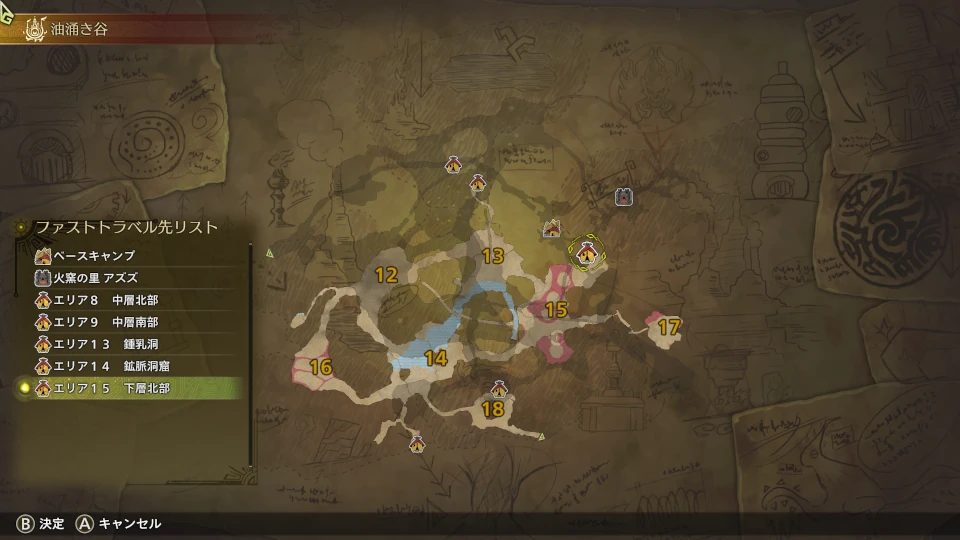Click the yellow-ringed camp marker on the map
The image size is (960, 540).
pyautogui.click(x=586, y=254)
